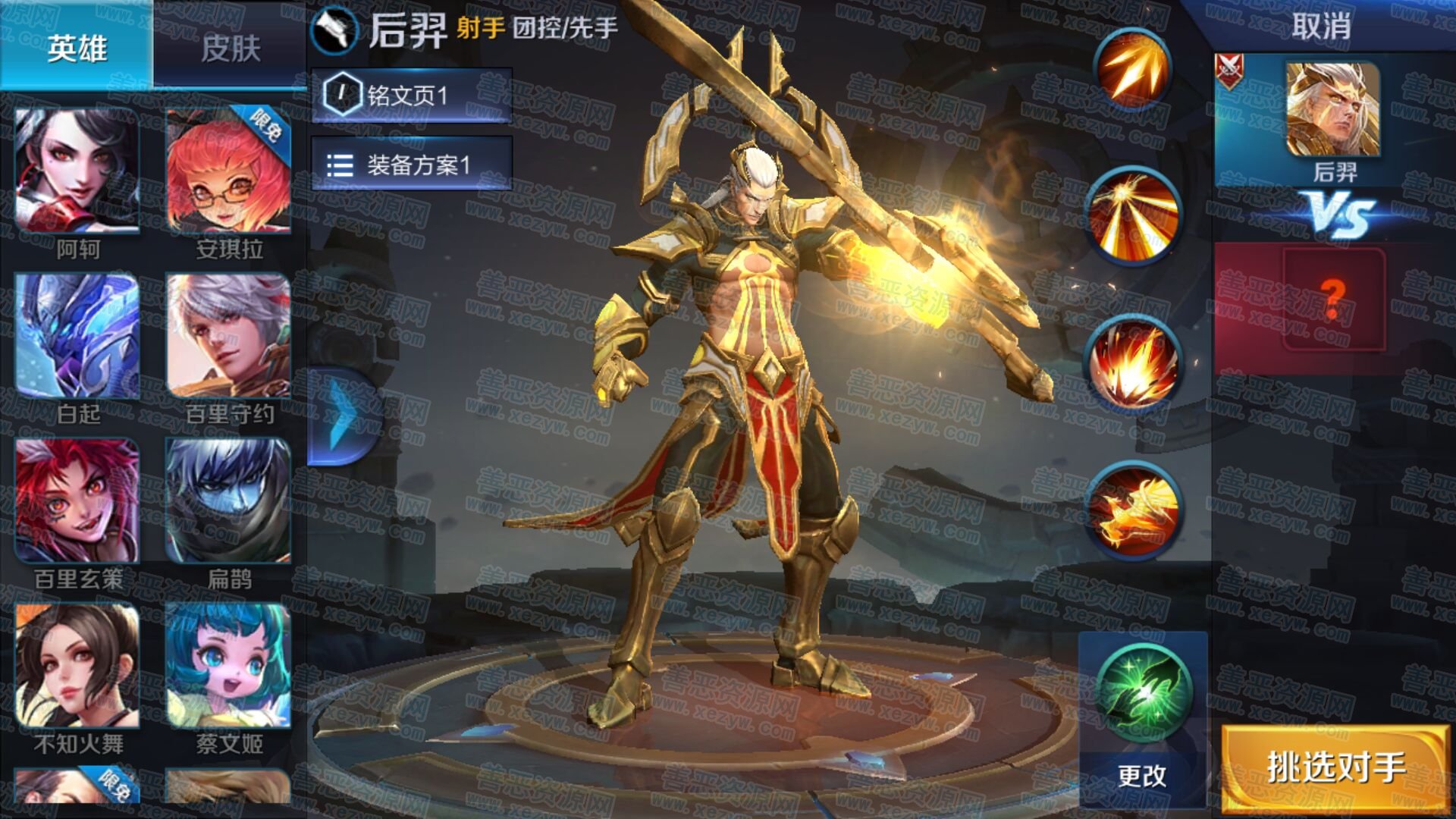This screenshot has height=819, width=1456.
Task: Inspect the red flame explosion skill
Action: coord(1133,364)
